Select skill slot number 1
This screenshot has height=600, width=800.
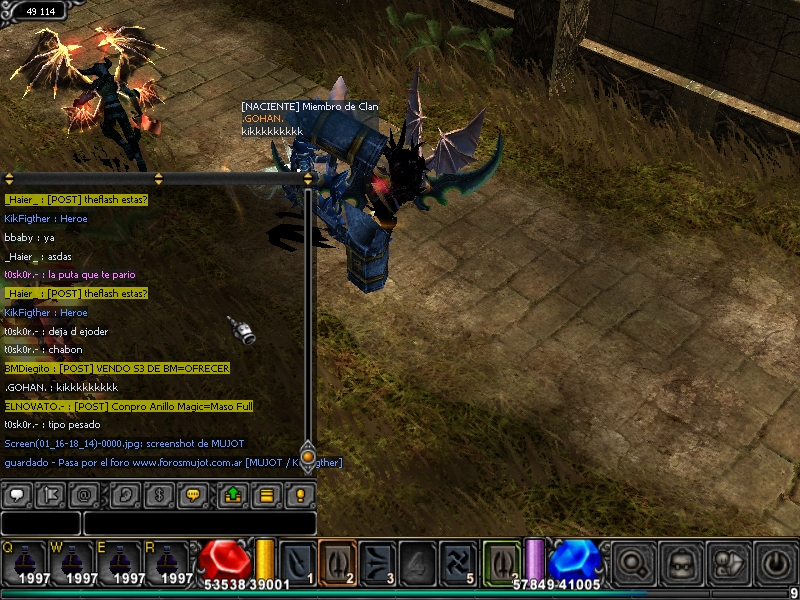click(298, 560)
